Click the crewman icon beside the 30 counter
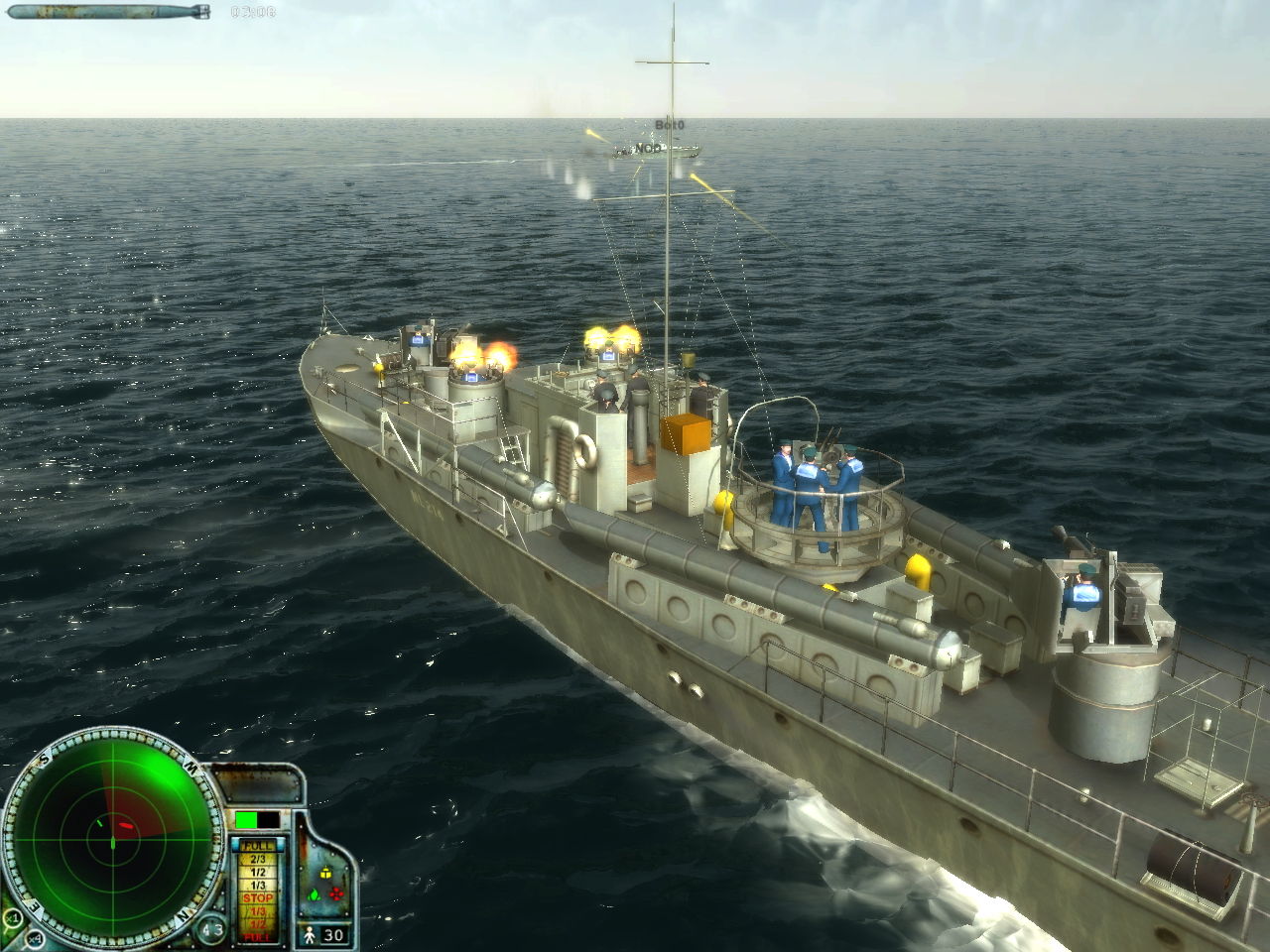Image resolution: width=1270 pixels, height=952 pixels. click(x=310, y=933)
